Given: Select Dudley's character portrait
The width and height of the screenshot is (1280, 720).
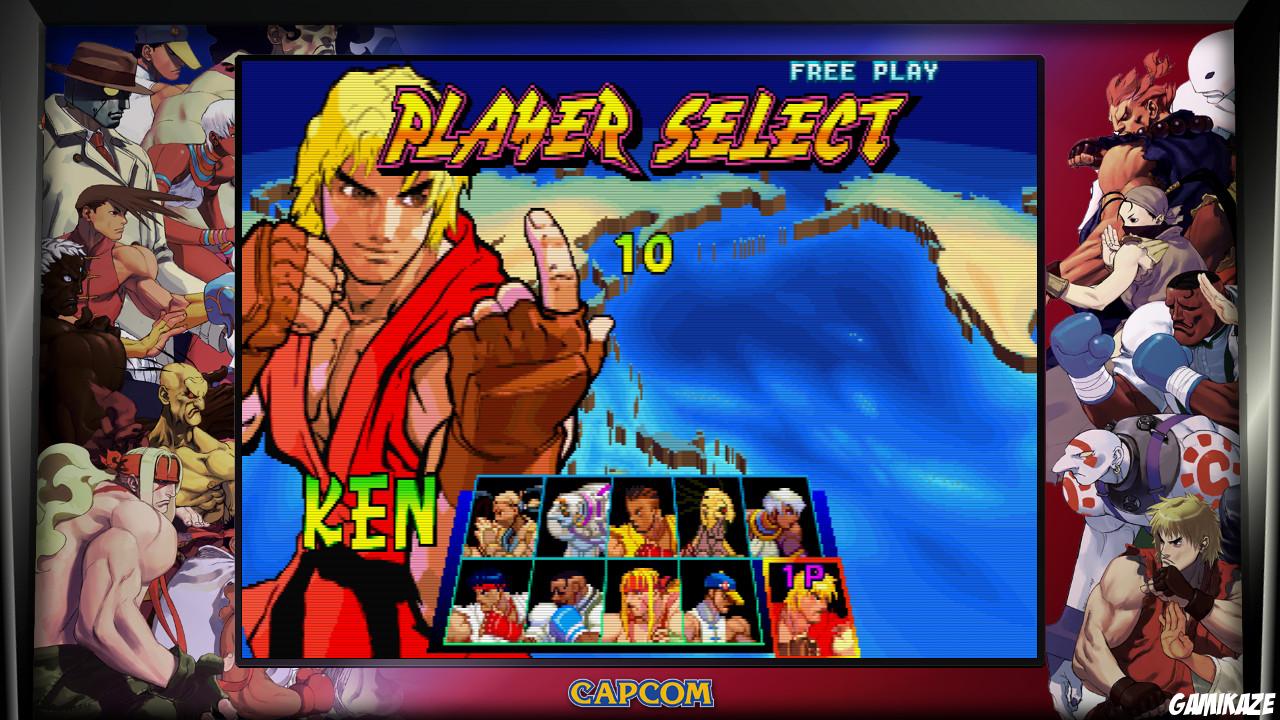Looking at the screenshot, I should (x=570, y=605).
